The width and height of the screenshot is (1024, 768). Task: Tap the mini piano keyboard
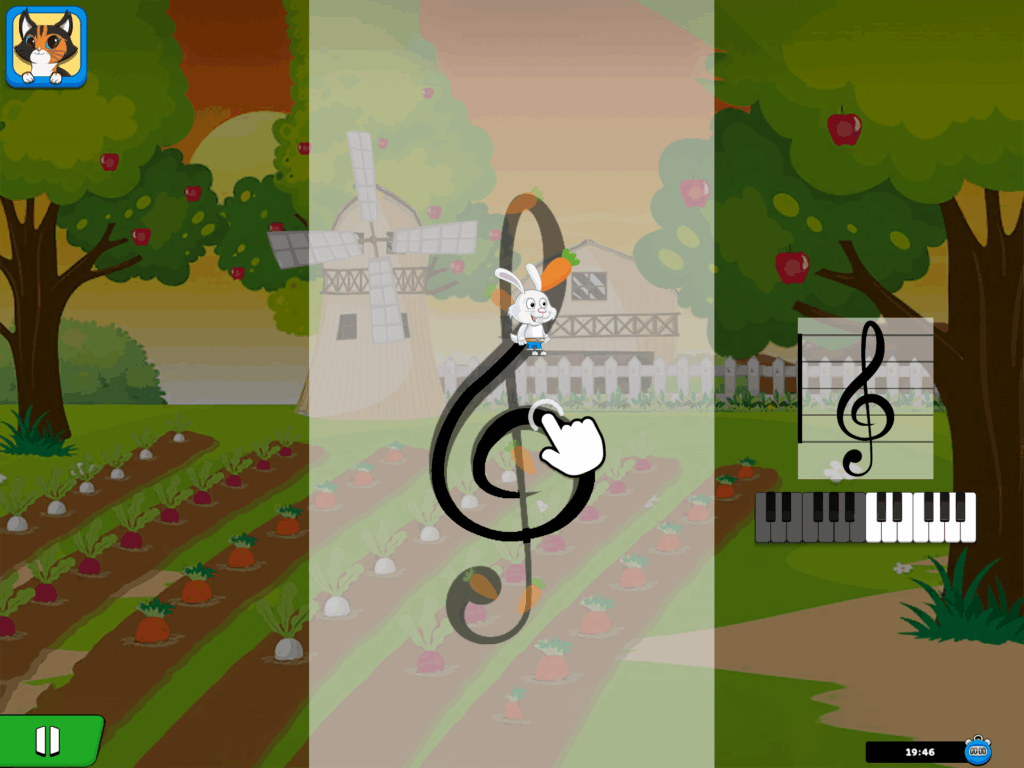[x=865, y=517]
